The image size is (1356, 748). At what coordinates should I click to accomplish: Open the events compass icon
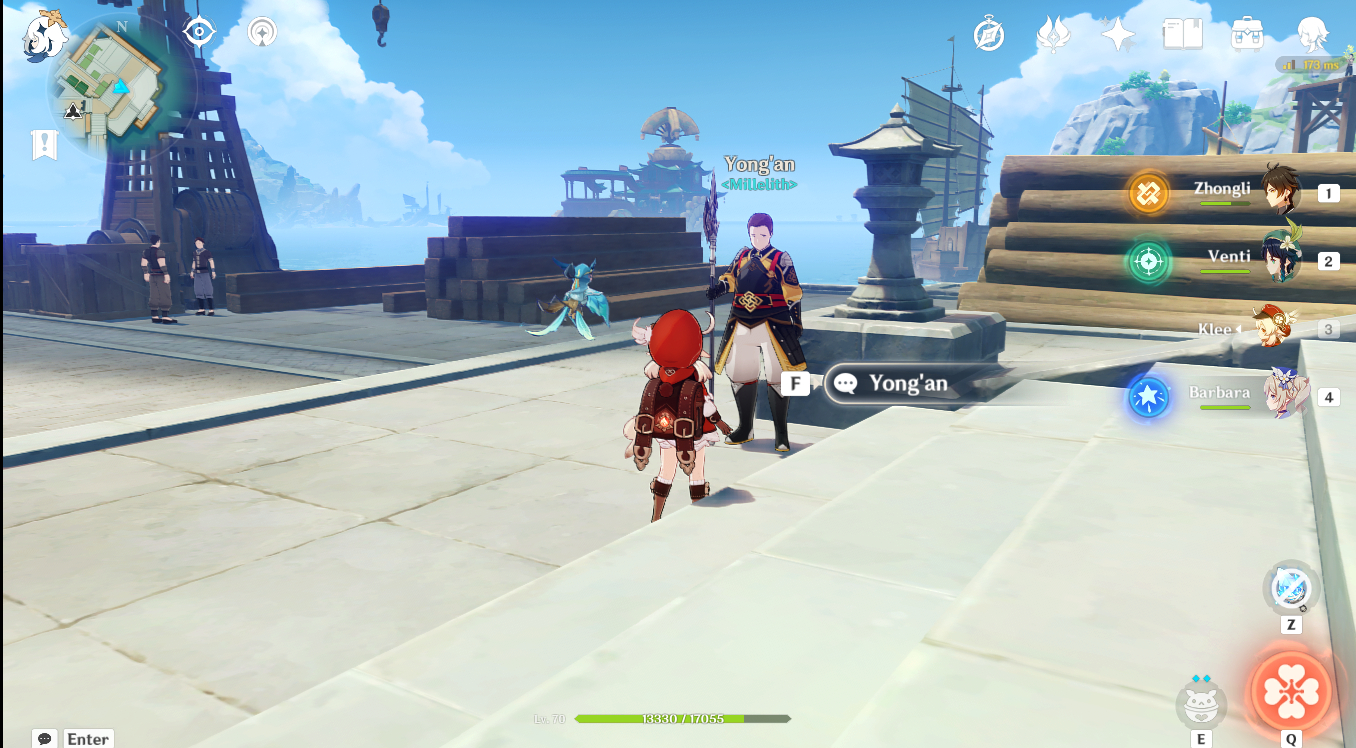point(988,36)
